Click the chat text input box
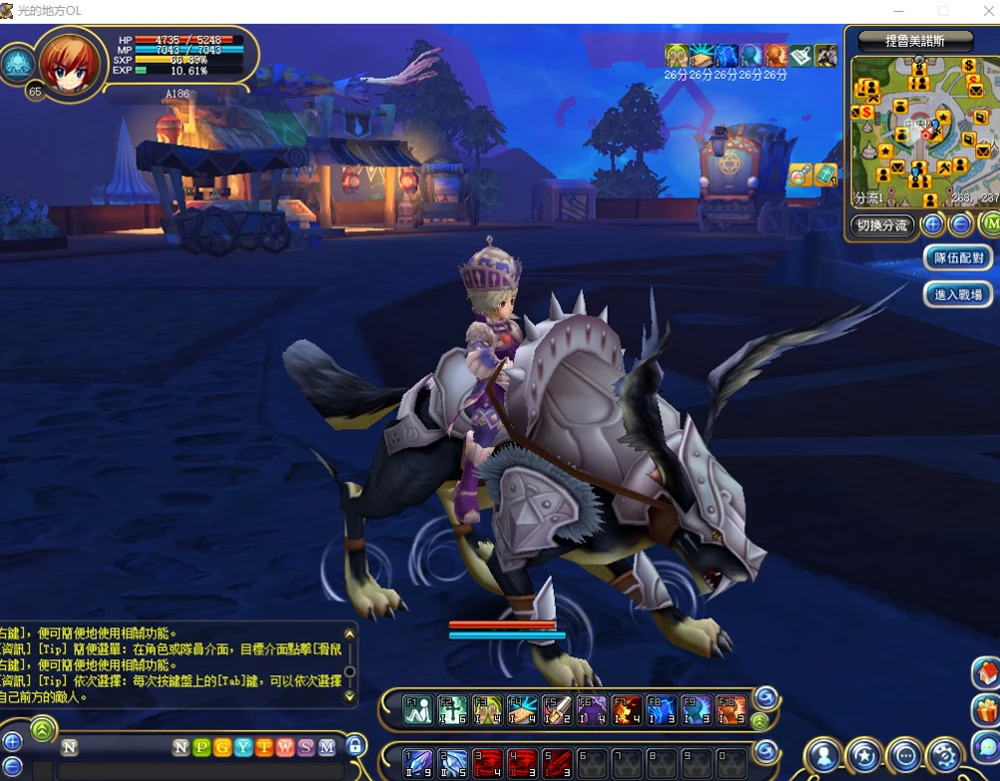 coord(200,770)
